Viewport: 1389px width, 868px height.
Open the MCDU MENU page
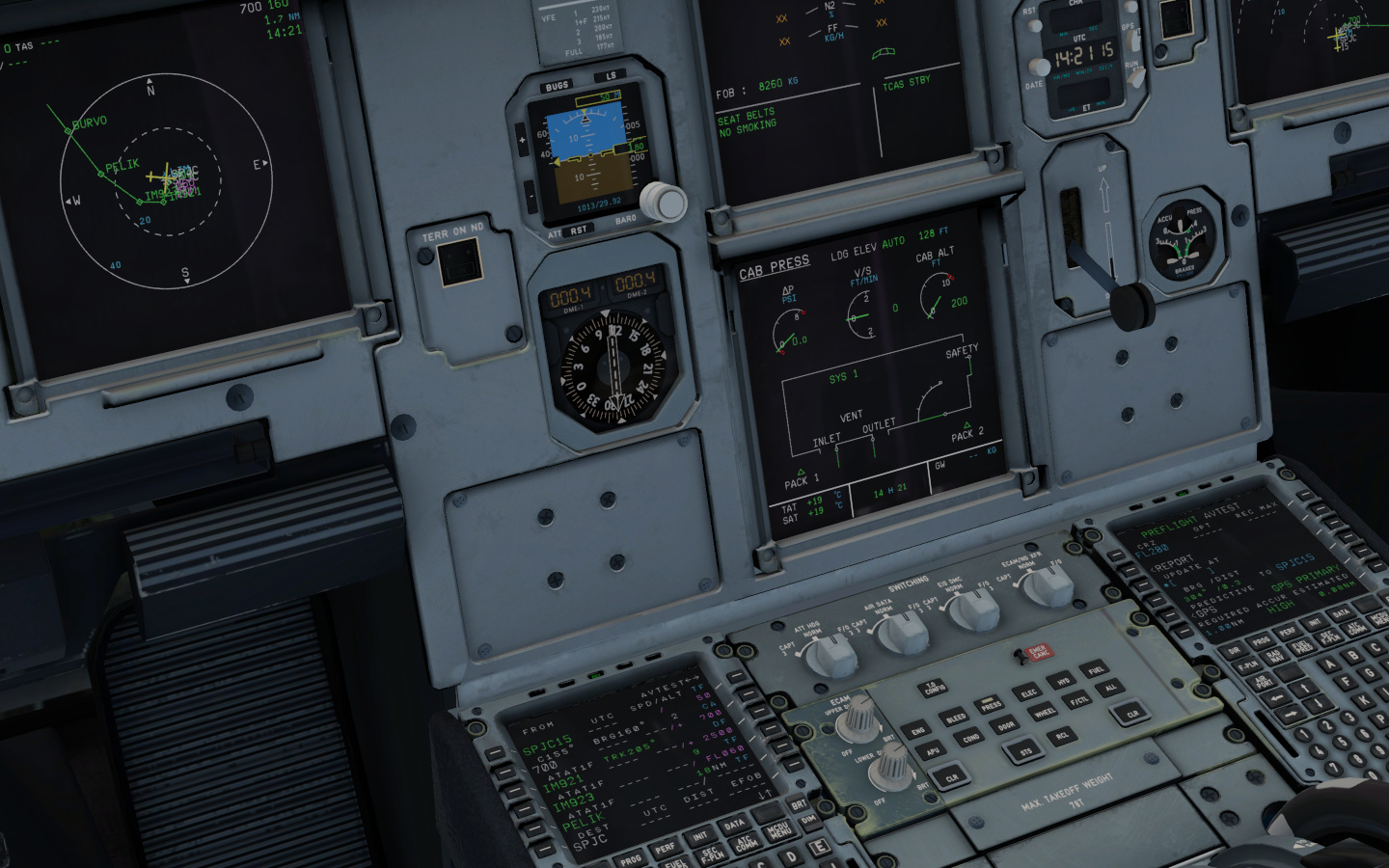1379,621
